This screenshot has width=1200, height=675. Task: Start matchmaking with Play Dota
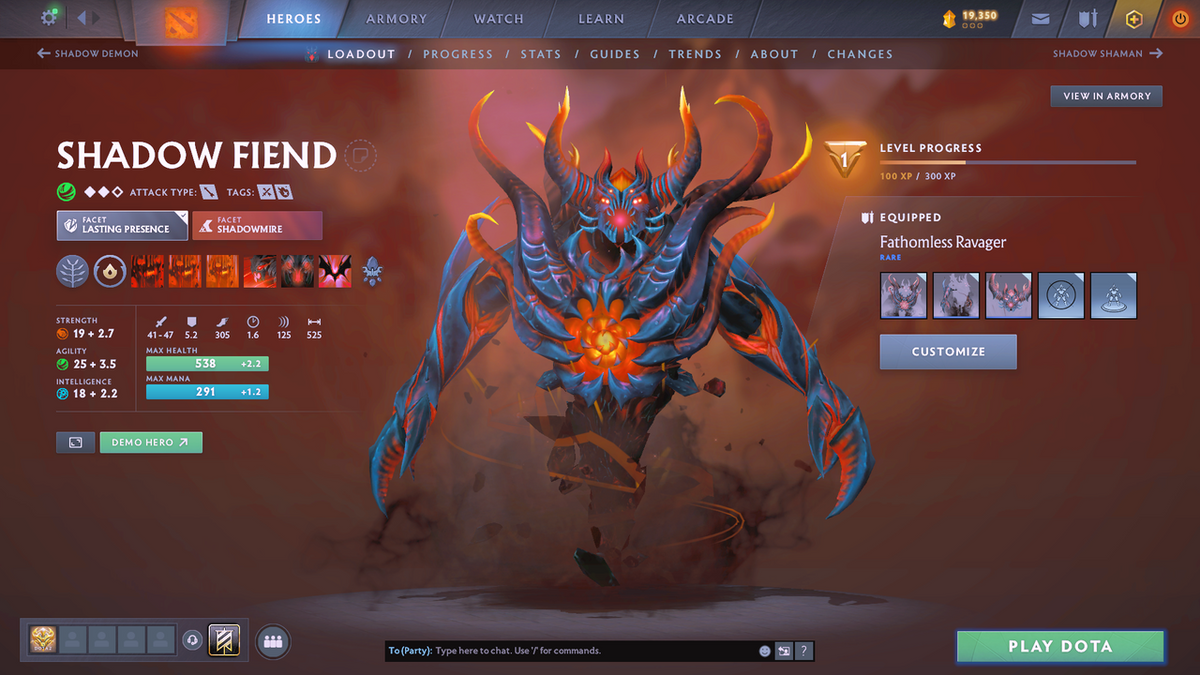(1060, 647)
